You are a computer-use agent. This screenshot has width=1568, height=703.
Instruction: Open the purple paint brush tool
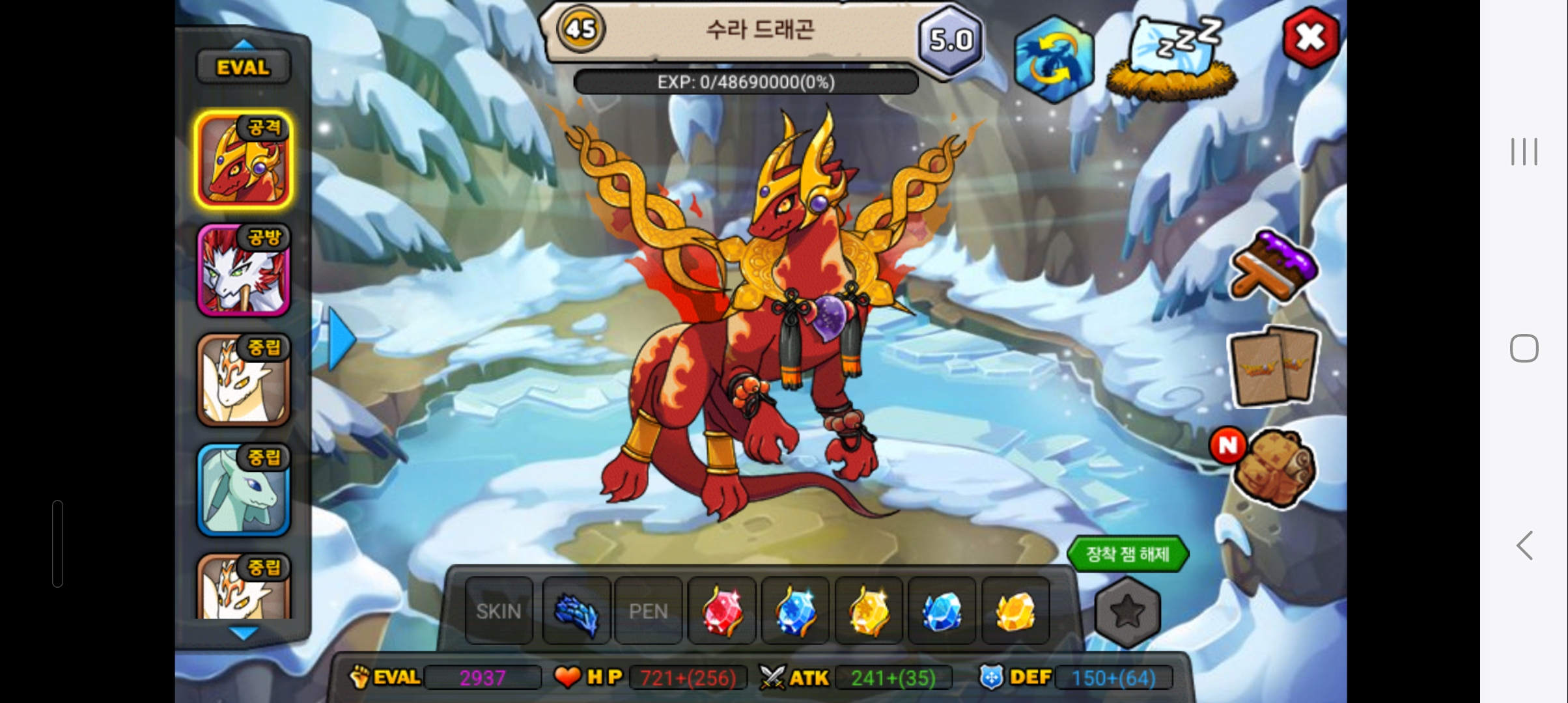(1273, 267)
